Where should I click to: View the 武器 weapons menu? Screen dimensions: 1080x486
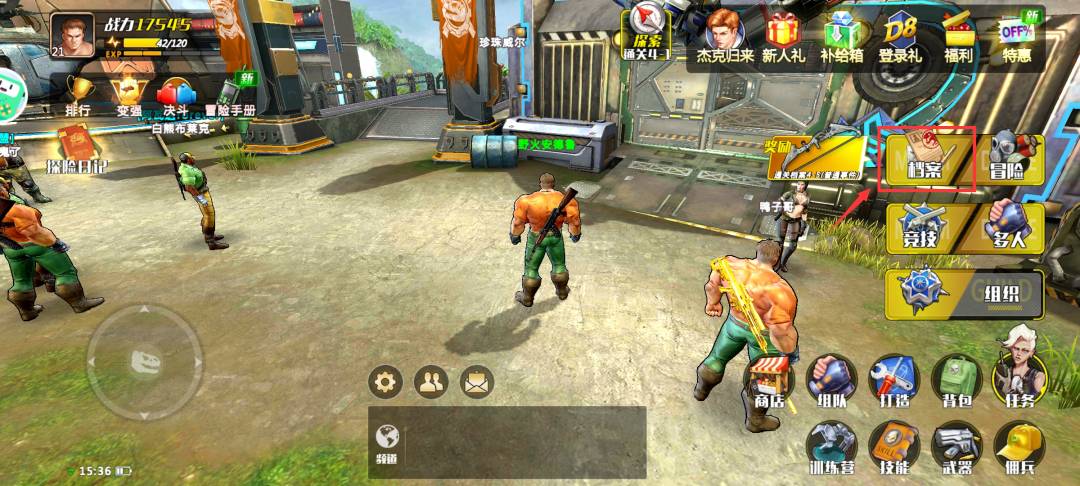[x=956, y=447]
